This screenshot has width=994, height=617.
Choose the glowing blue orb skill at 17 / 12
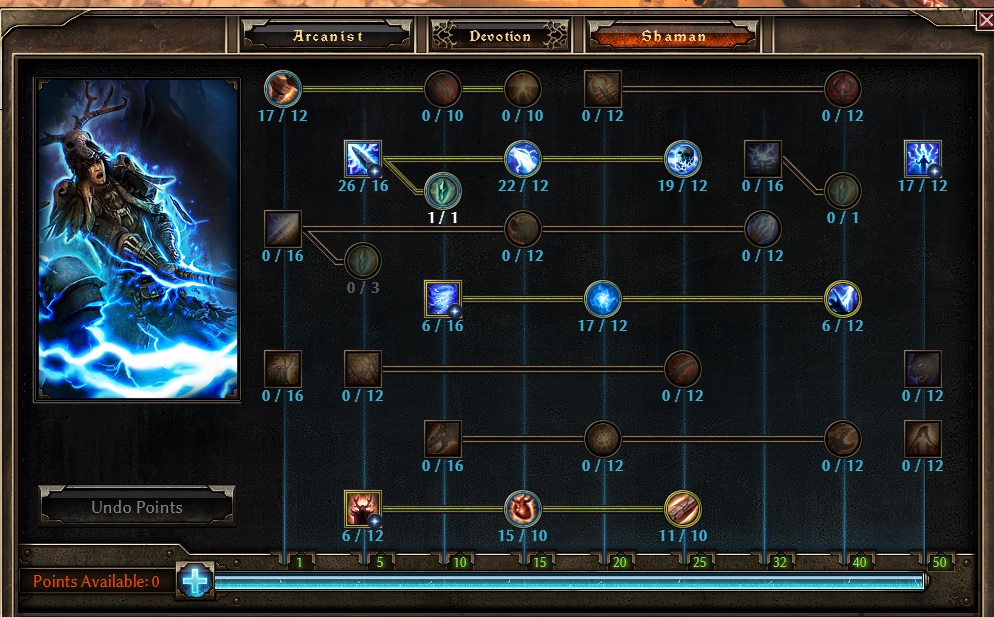603,299
